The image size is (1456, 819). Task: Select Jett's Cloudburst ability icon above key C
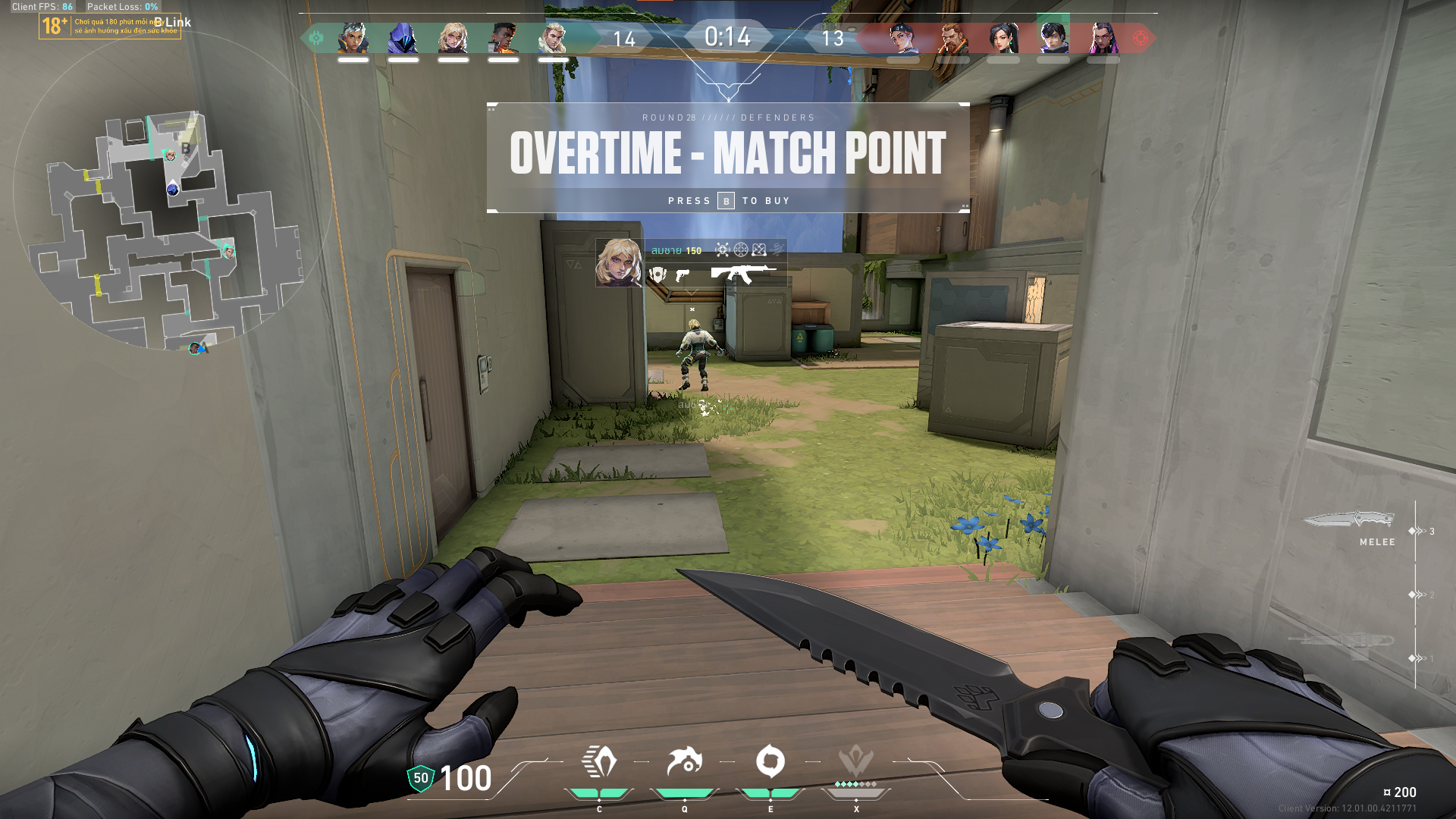(598, 761)
